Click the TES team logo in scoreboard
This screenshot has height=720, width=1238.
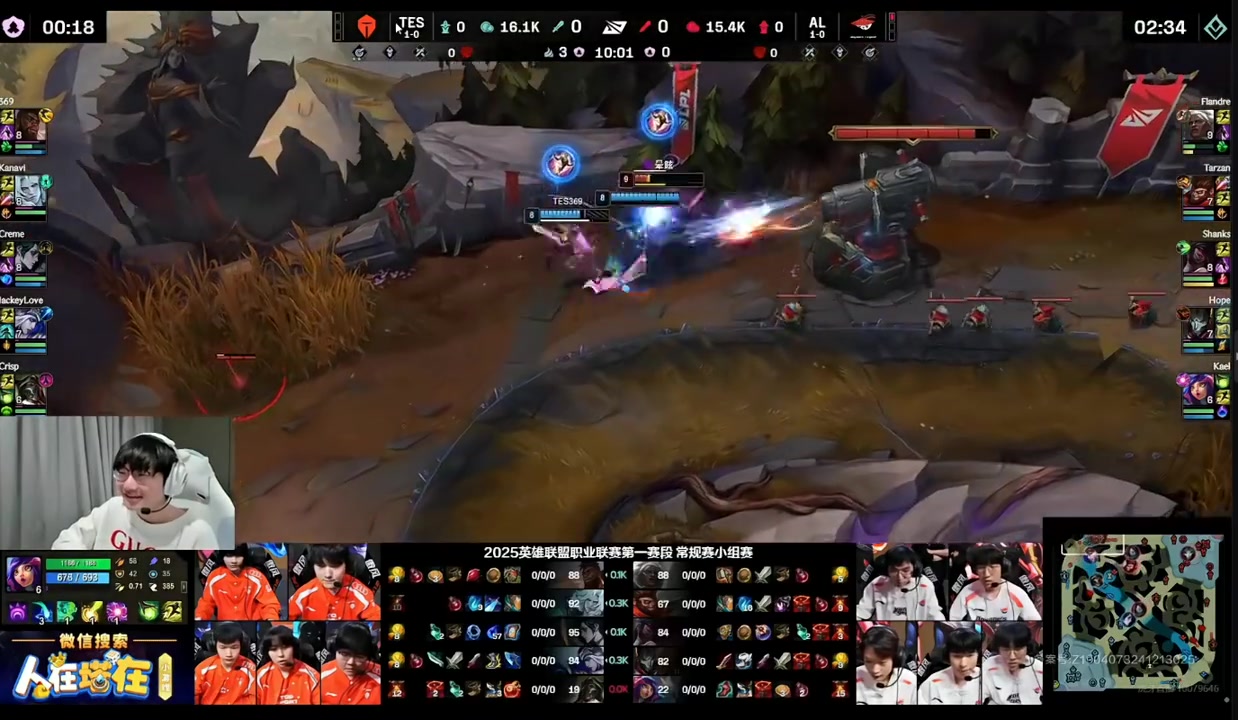click(x=367, y=27)
